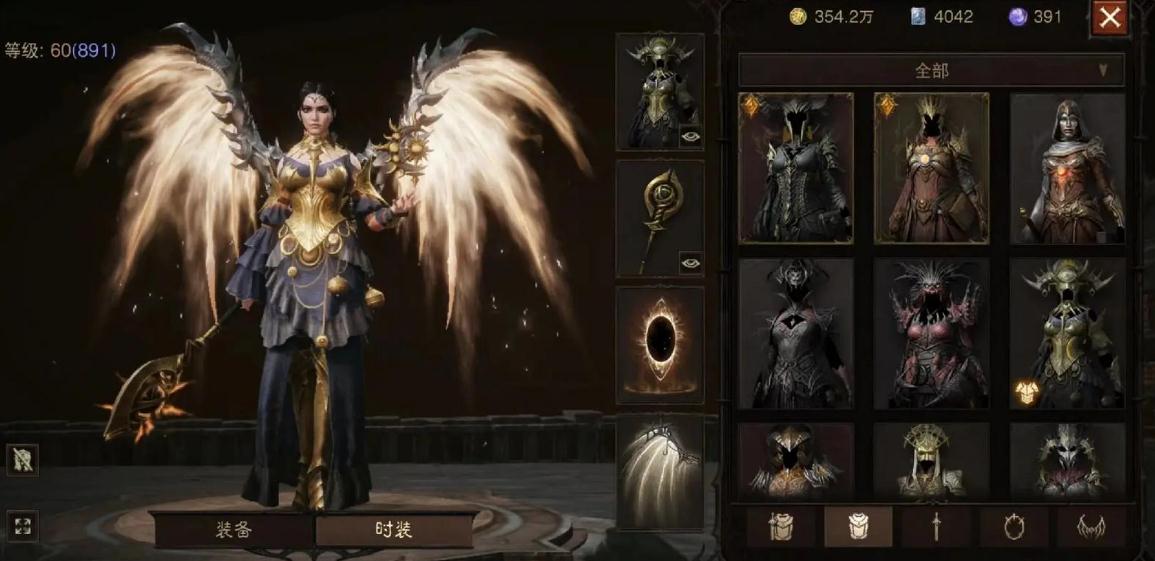Screen dimensions: 1155x561
Task: Show the armor-with-weapon full set category
Action: coord(781,526)
